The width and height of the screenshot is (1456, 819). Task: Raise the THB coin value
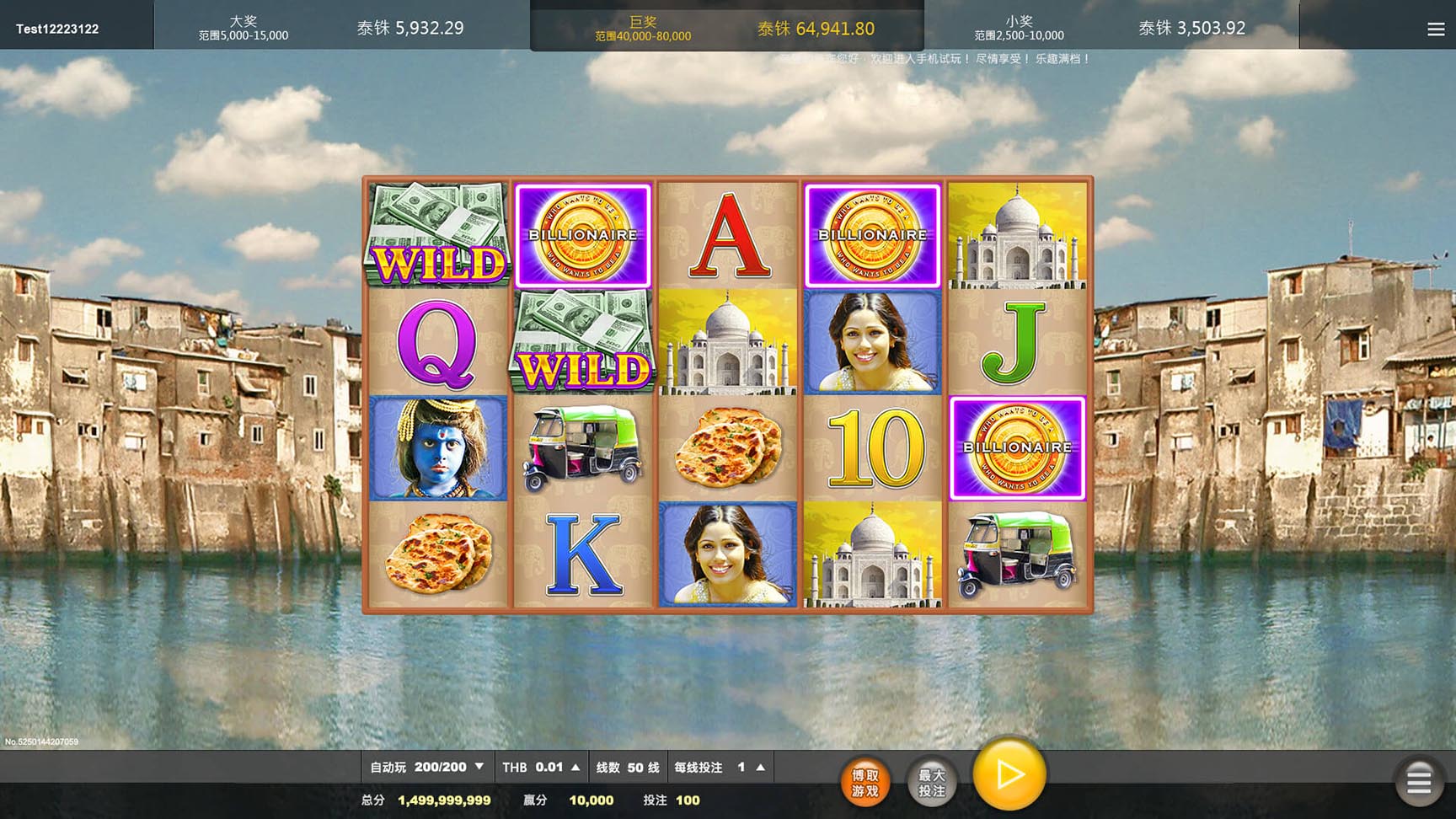(575, 768)
